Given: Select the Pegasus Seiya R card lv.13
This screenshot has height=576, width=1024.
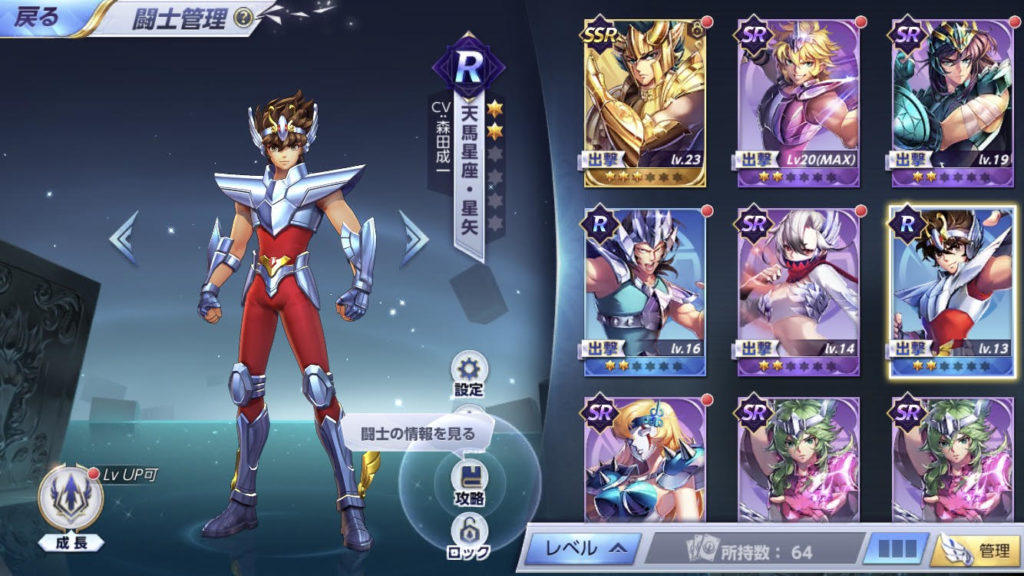Looking at the screenshot, I should click(951, 291).
